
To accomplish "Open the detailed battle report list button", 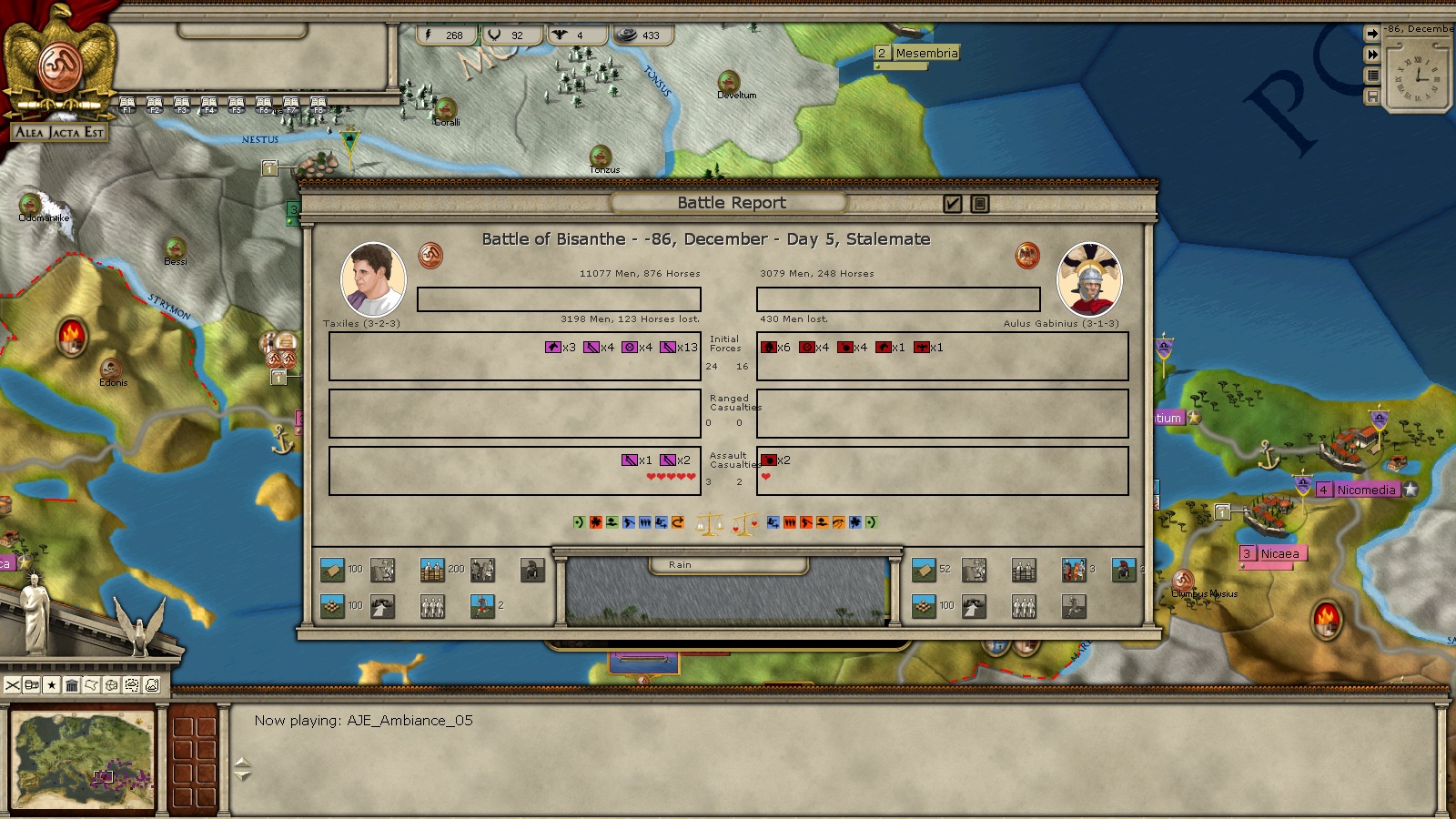I will click(x=980, y=204).
